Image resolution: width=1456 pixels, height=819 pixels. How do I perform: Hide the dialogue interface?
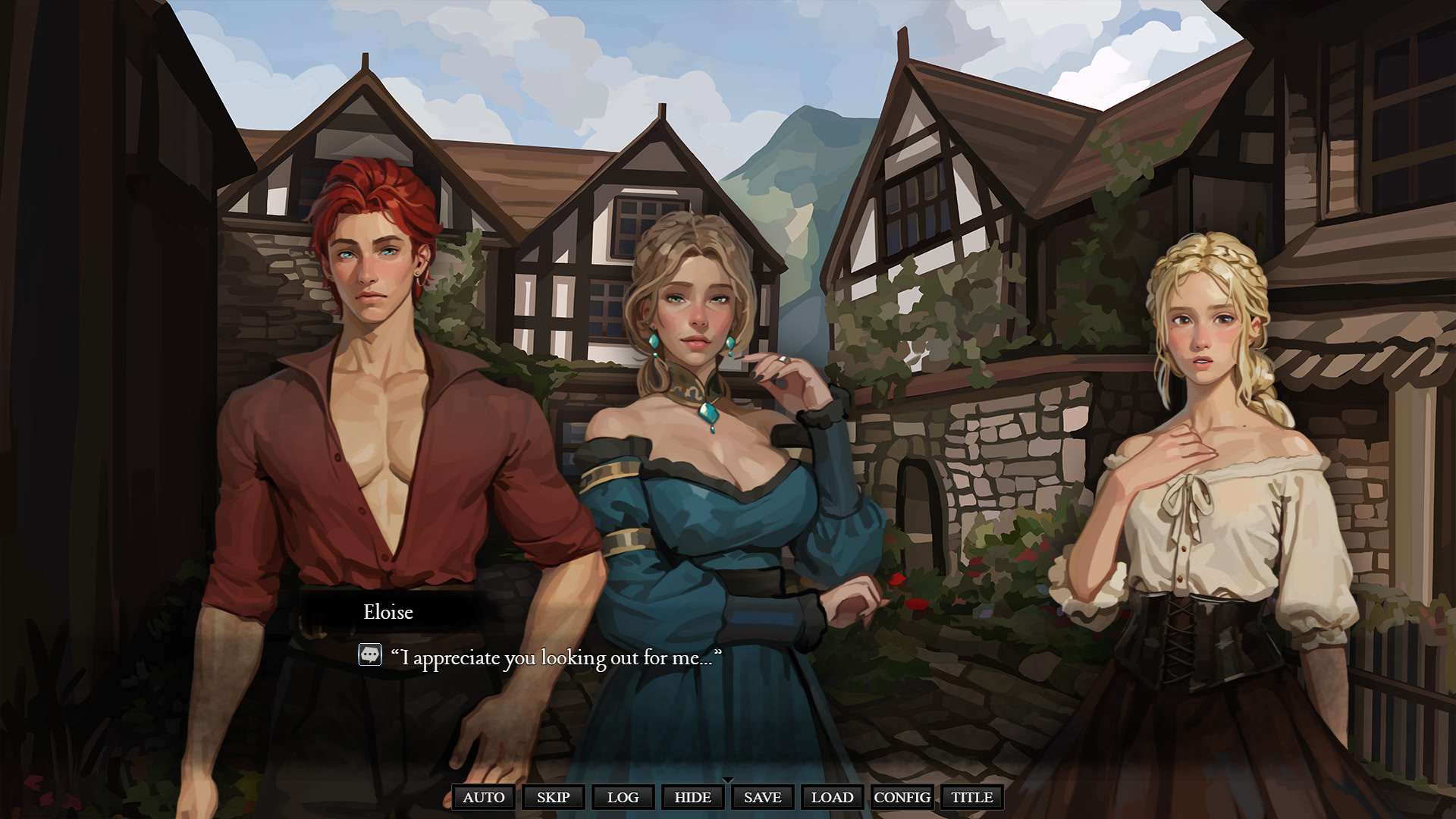[692, 797]
